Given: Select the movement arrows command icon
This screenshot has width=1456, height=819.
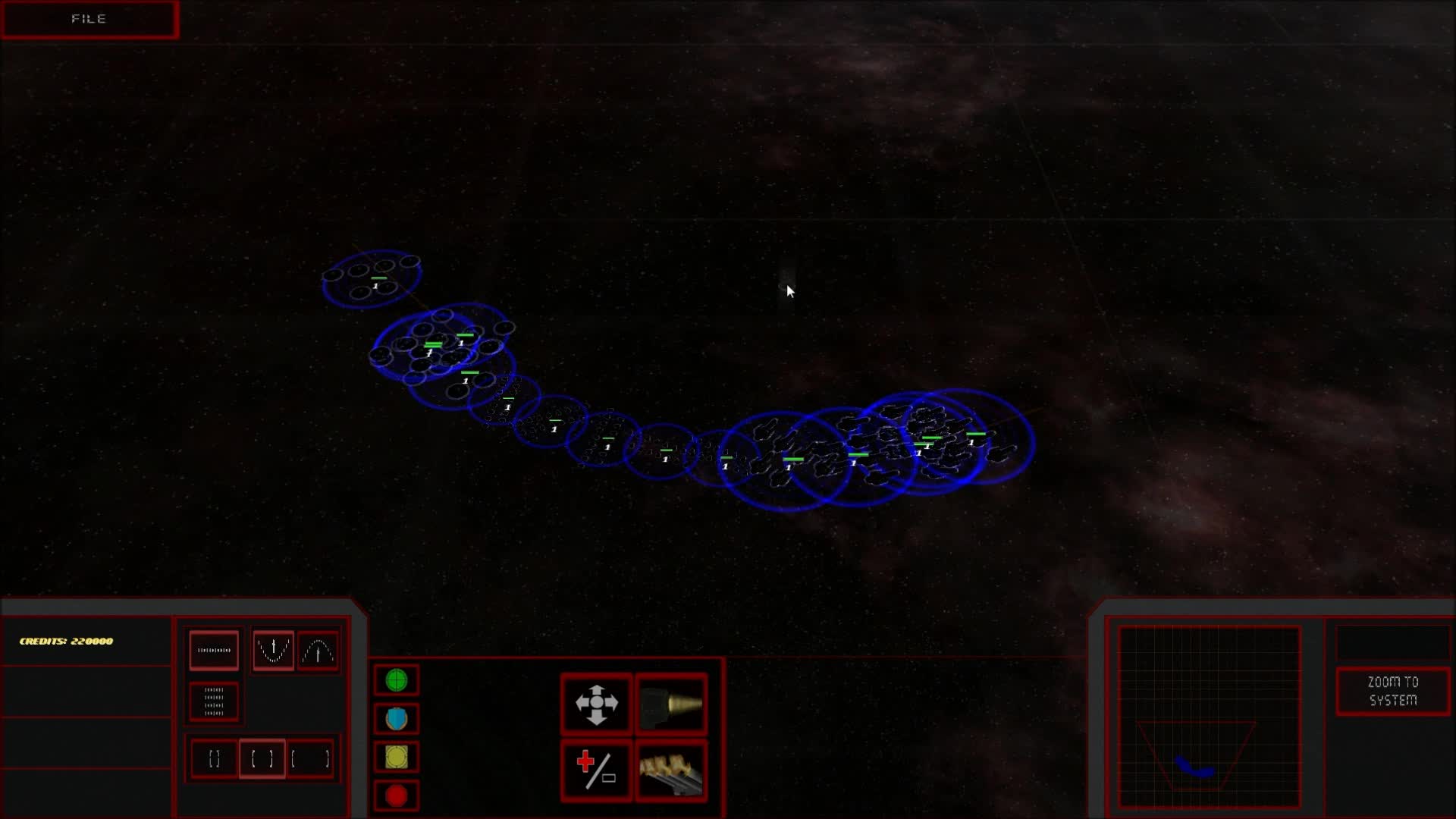Looking at the screenshot, I should click(597, 704).
